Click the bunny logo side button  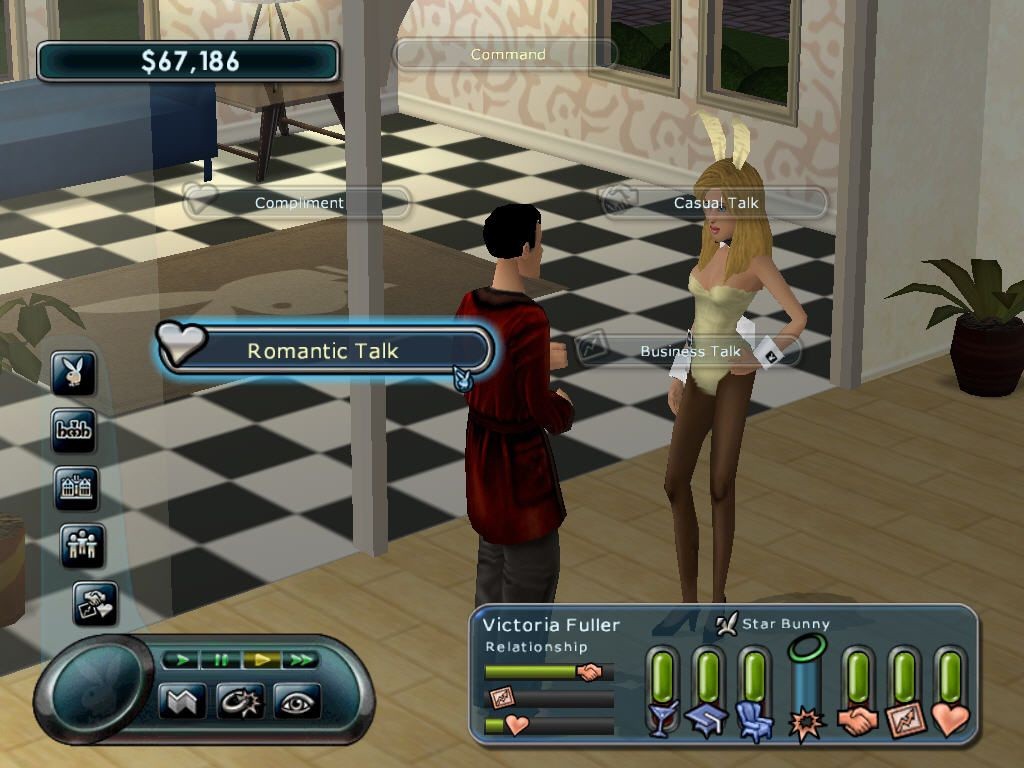[x=75, y=374]
